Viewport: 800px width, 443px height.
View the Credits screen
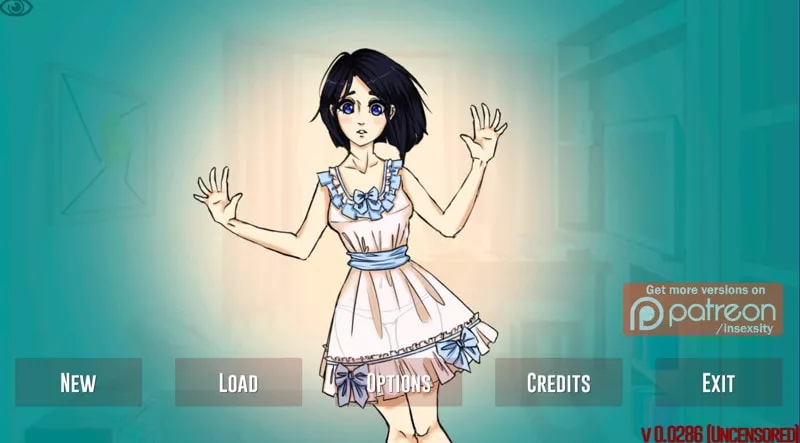point(558,382)
